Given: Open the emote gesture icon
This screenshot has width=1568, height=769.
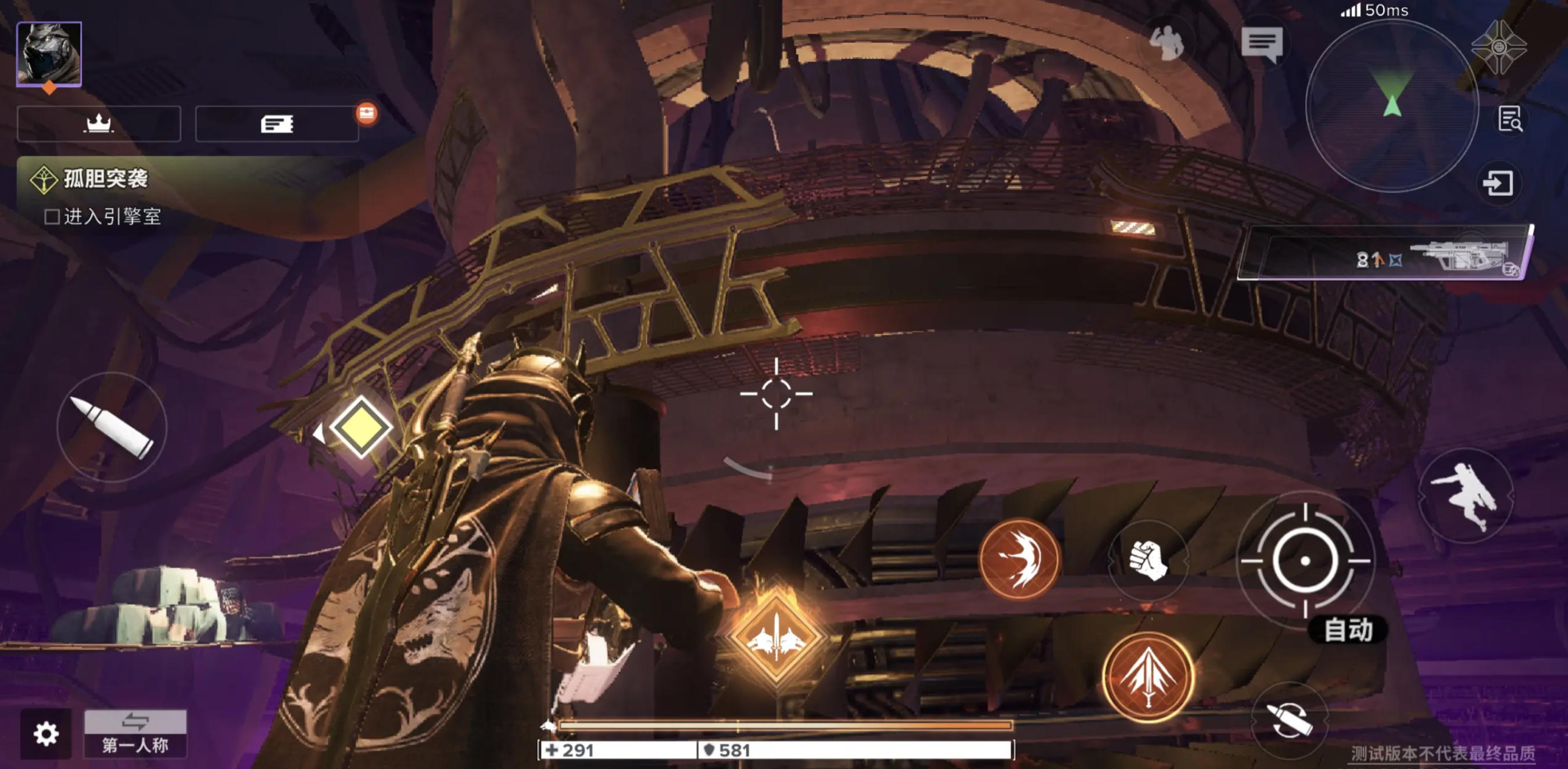Looking at the screenshot, I should (x=1166, y=44).
